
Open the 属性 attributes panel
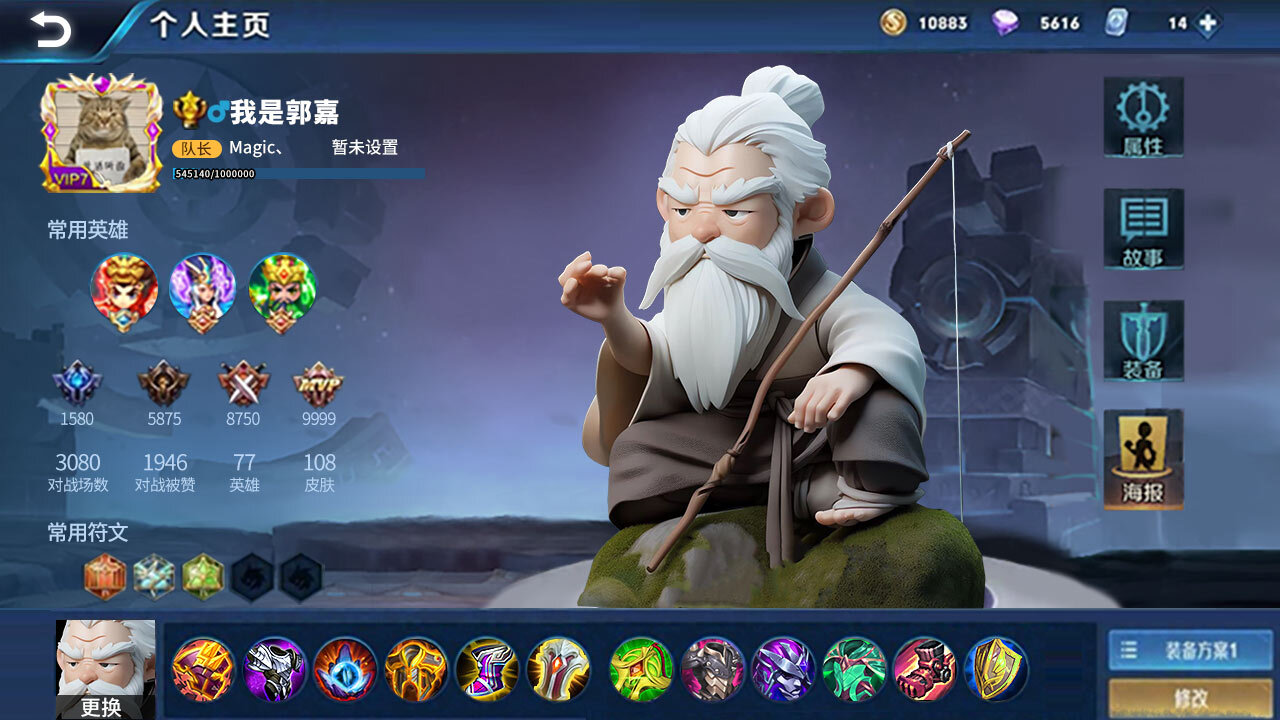click(1143, 117)
